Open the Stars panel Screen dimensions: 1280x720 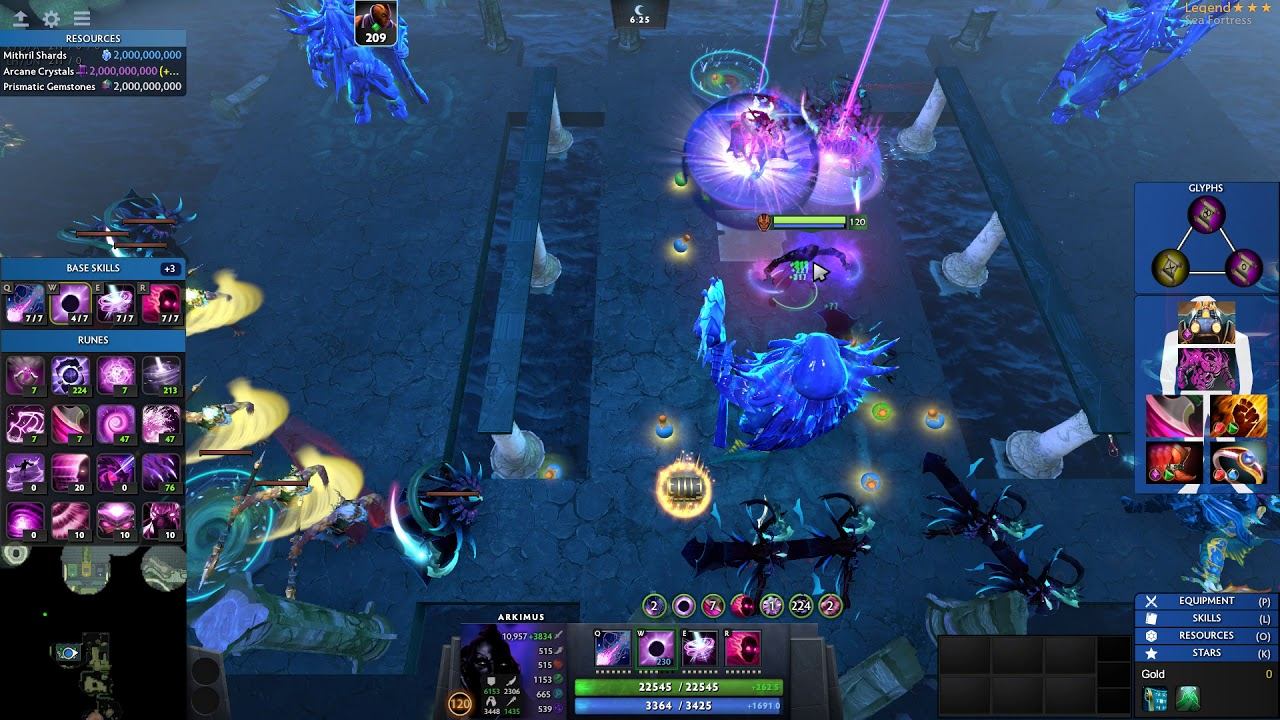[x=1205, y=652]
